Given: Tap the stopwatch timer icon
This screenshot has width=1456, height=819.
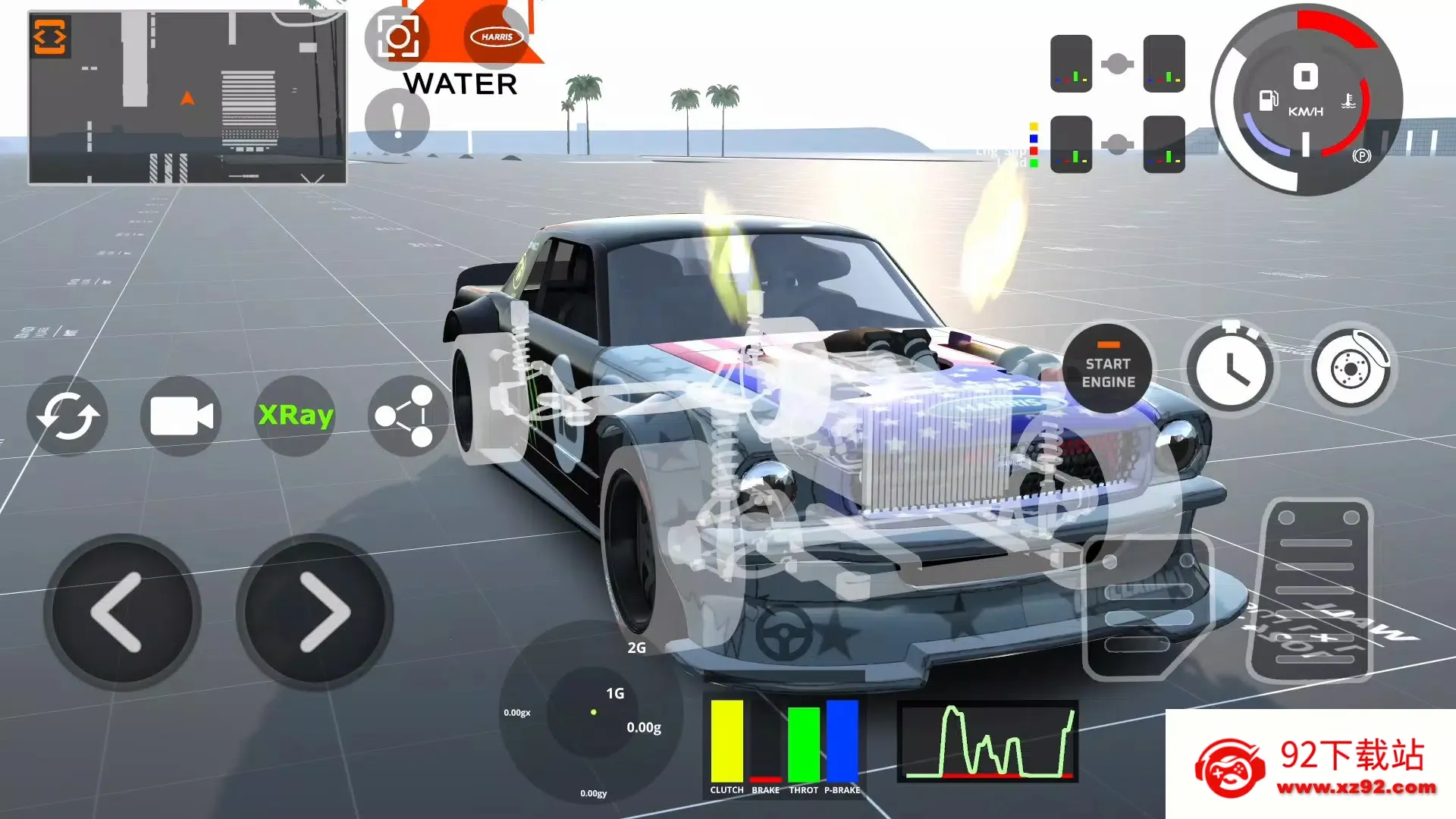Looking at the screenshot, I should pos(1232,367).
